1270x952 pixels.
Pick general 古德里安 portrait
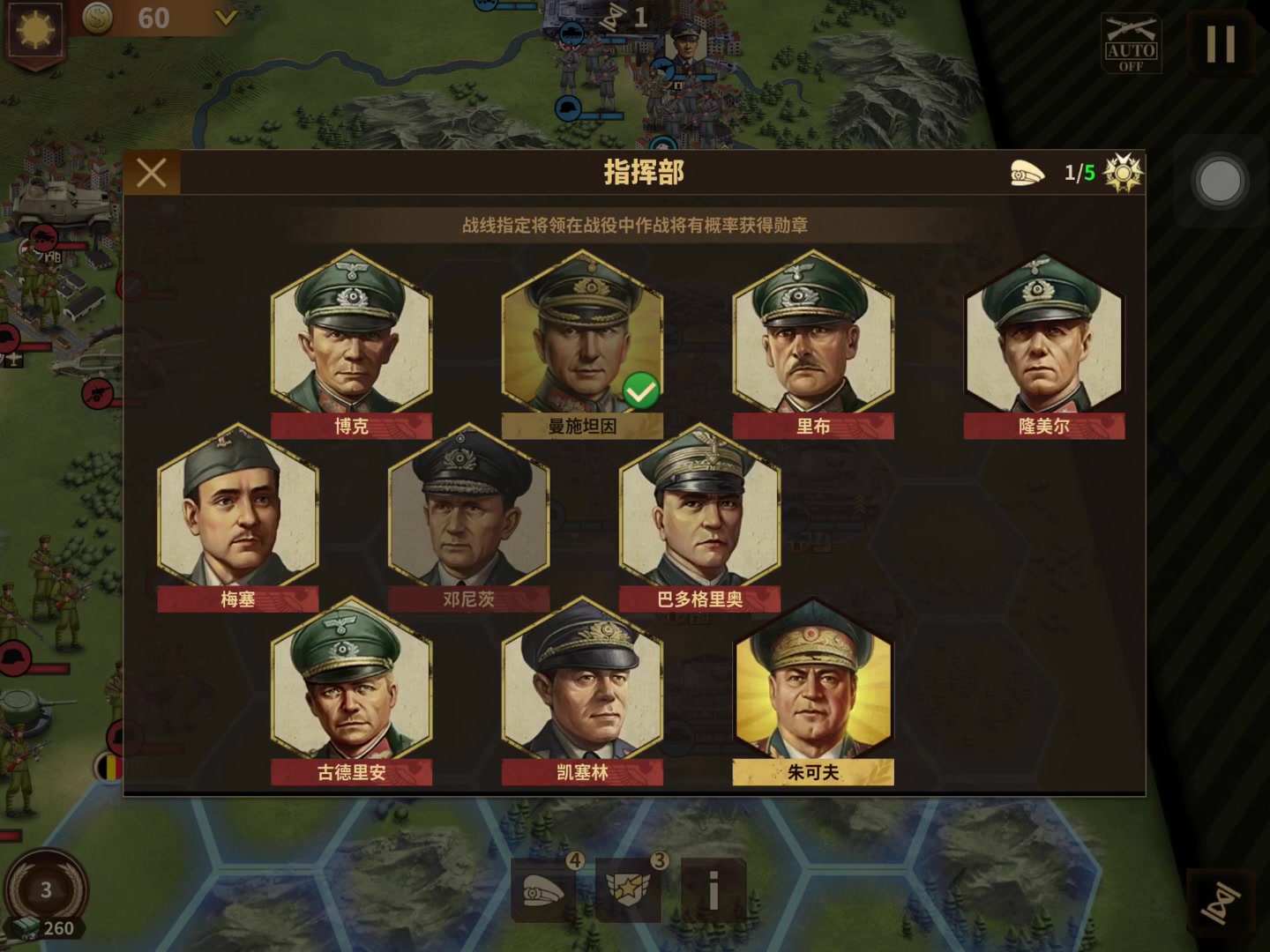[x=351, y=681]
